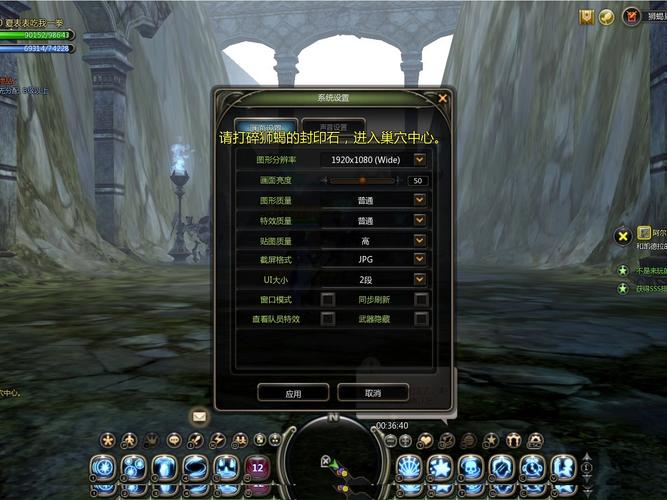Screen dimensions: 667x500
Task: Open the UI大小 size dropdown
Action: (x=420, y=280)
